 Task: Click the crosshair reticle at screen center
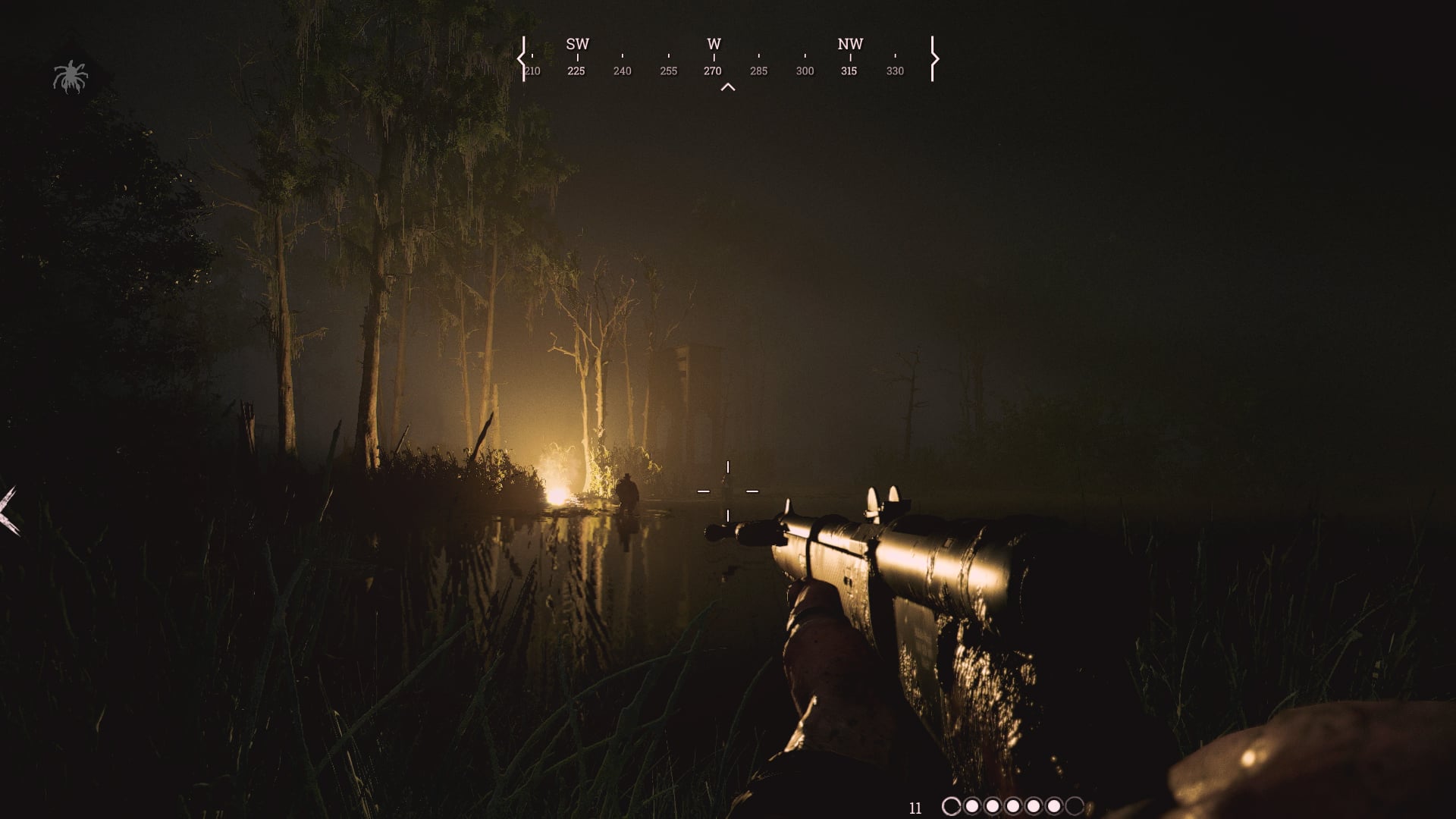(x=728, y=489)
